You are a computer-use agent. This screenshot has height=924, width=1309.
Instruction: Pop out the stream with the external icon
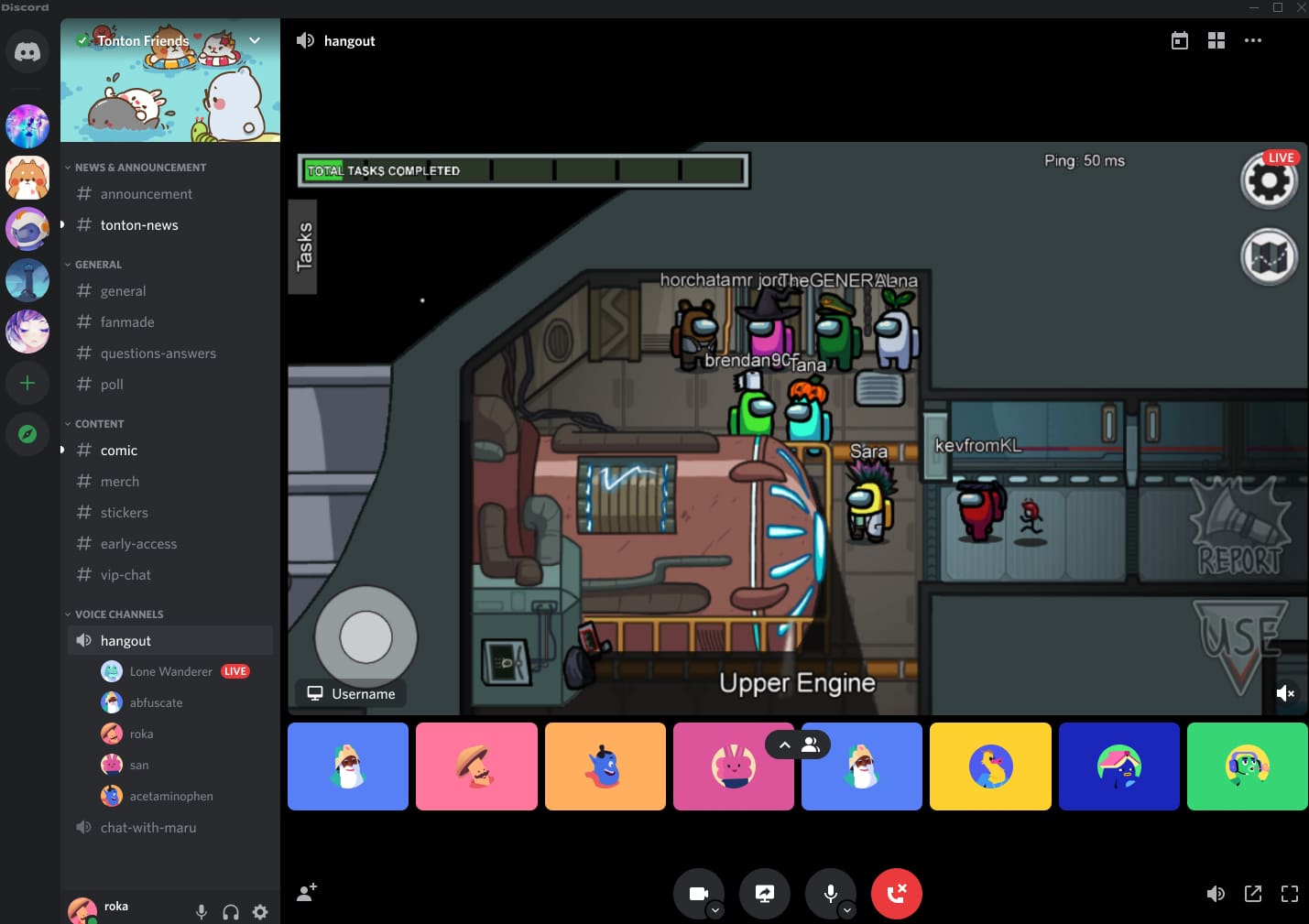pos(1253,893)
